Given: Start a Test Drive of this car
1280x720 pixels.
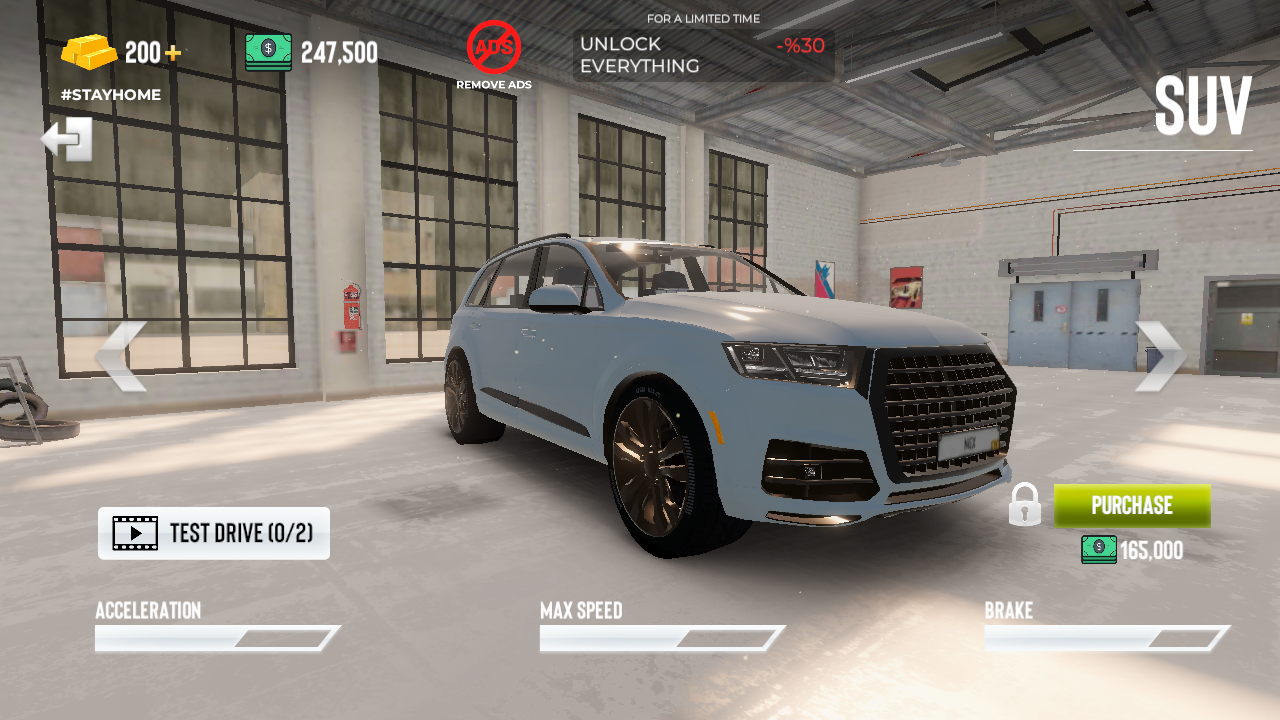Looking at the screenshot, I should point(214,533).
